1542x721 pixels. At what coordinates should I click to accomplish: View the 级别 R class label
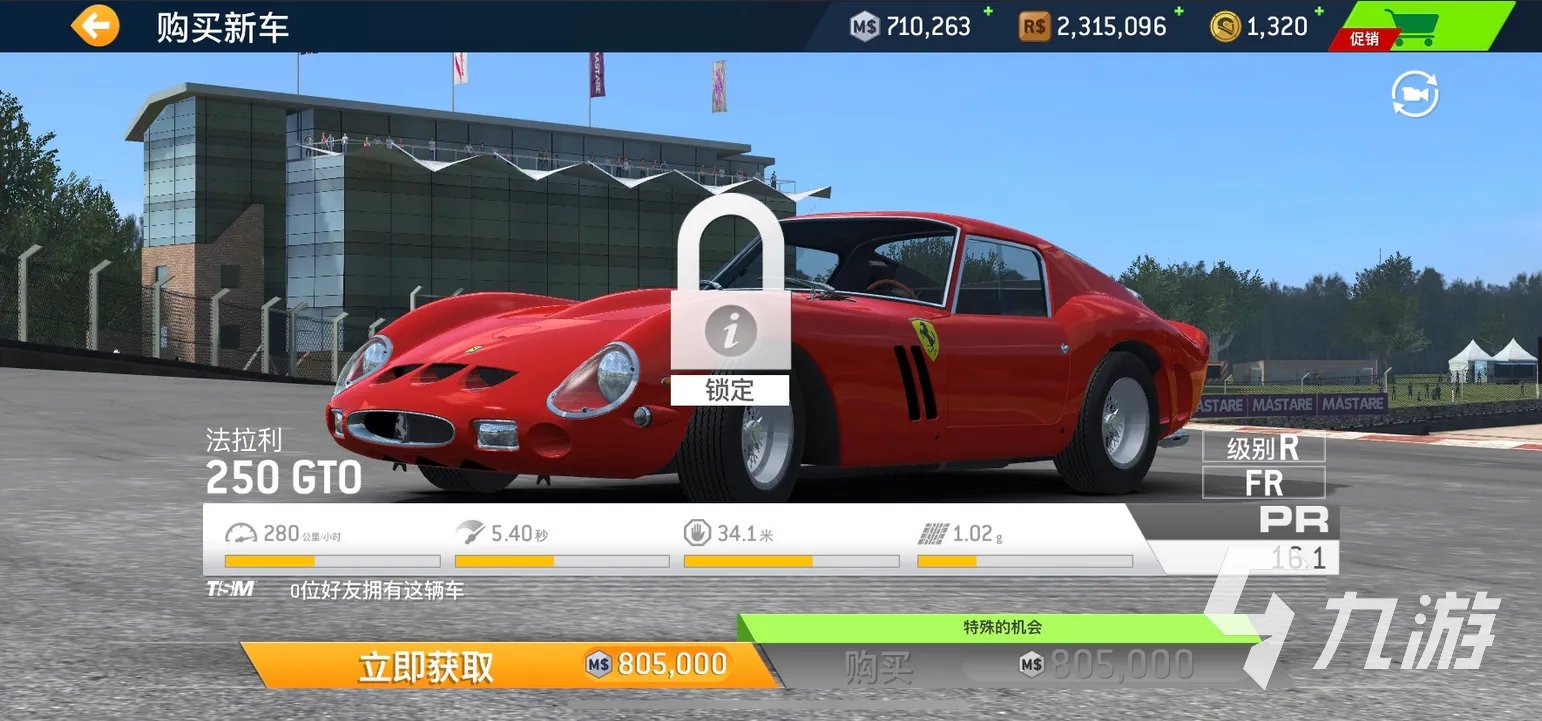pyautogui.click(x=1263, y=448)
